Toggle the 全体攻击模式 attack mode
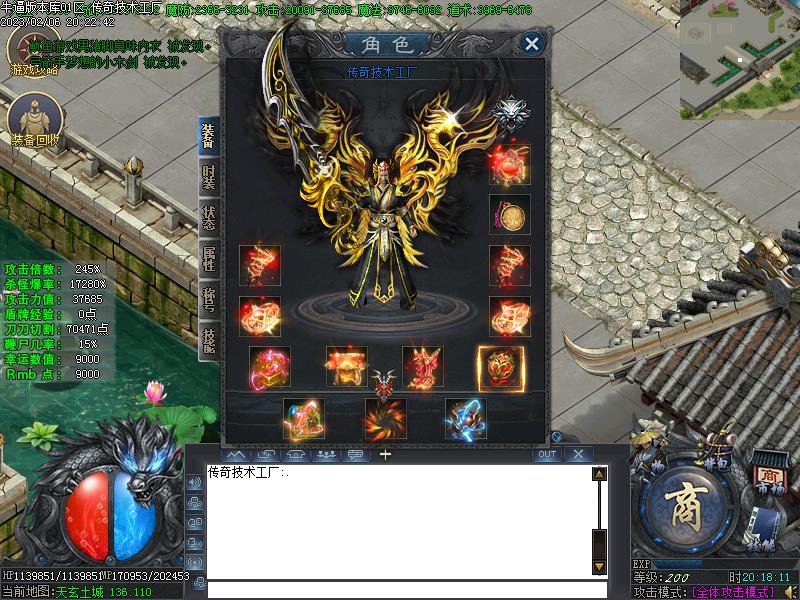The width and height of the screenshot is (800, 600). (x=734, y=592)
